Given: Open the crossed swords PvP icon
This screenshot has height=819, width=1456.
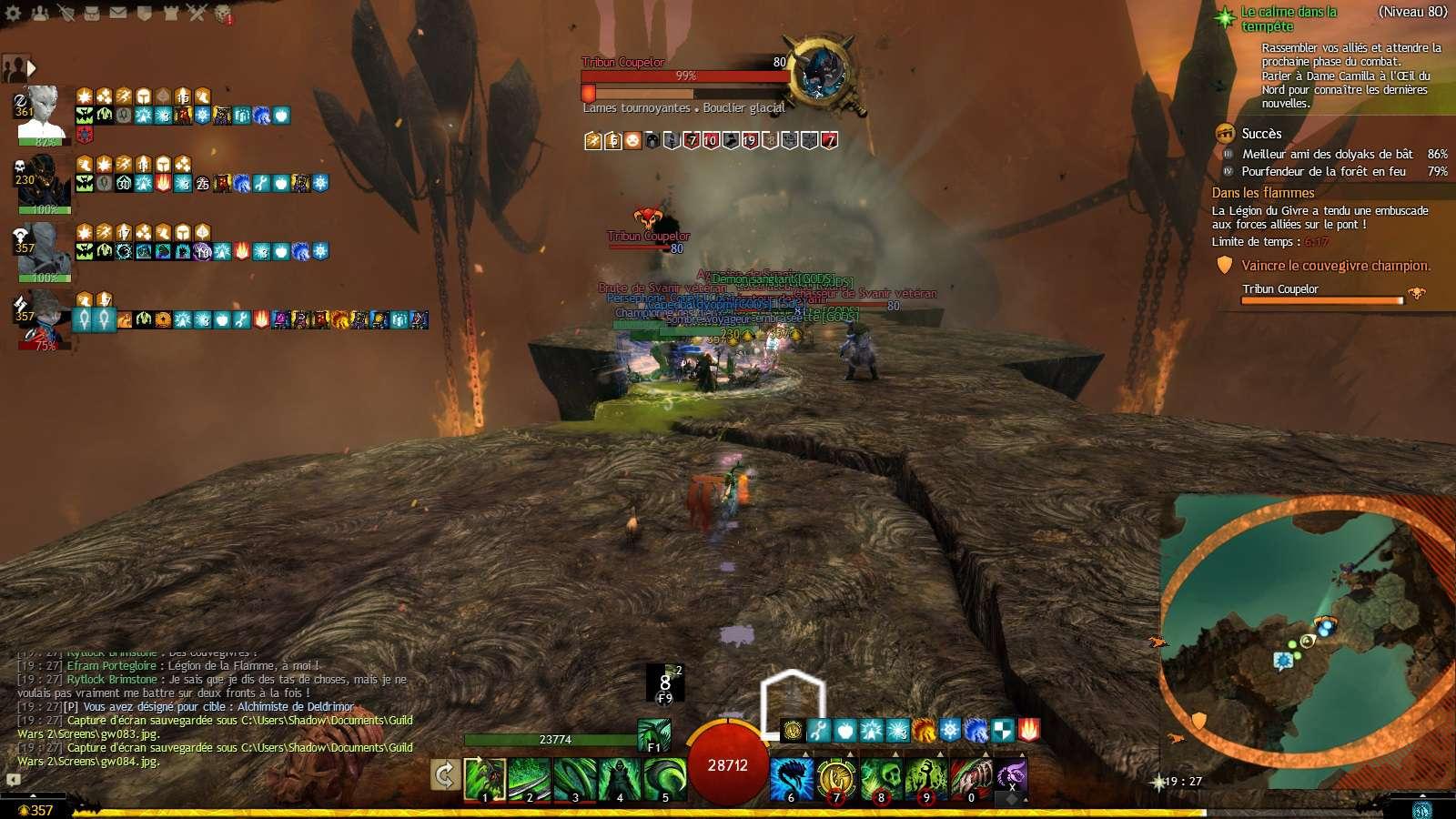Looking at the screenshot, I should point(197,13).
